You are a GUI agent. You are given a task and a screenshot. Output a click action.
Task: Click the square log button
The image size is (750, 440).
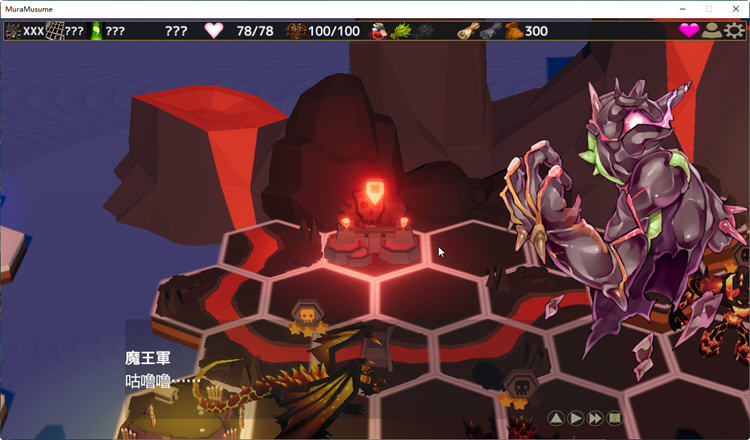tap(615, 418)
